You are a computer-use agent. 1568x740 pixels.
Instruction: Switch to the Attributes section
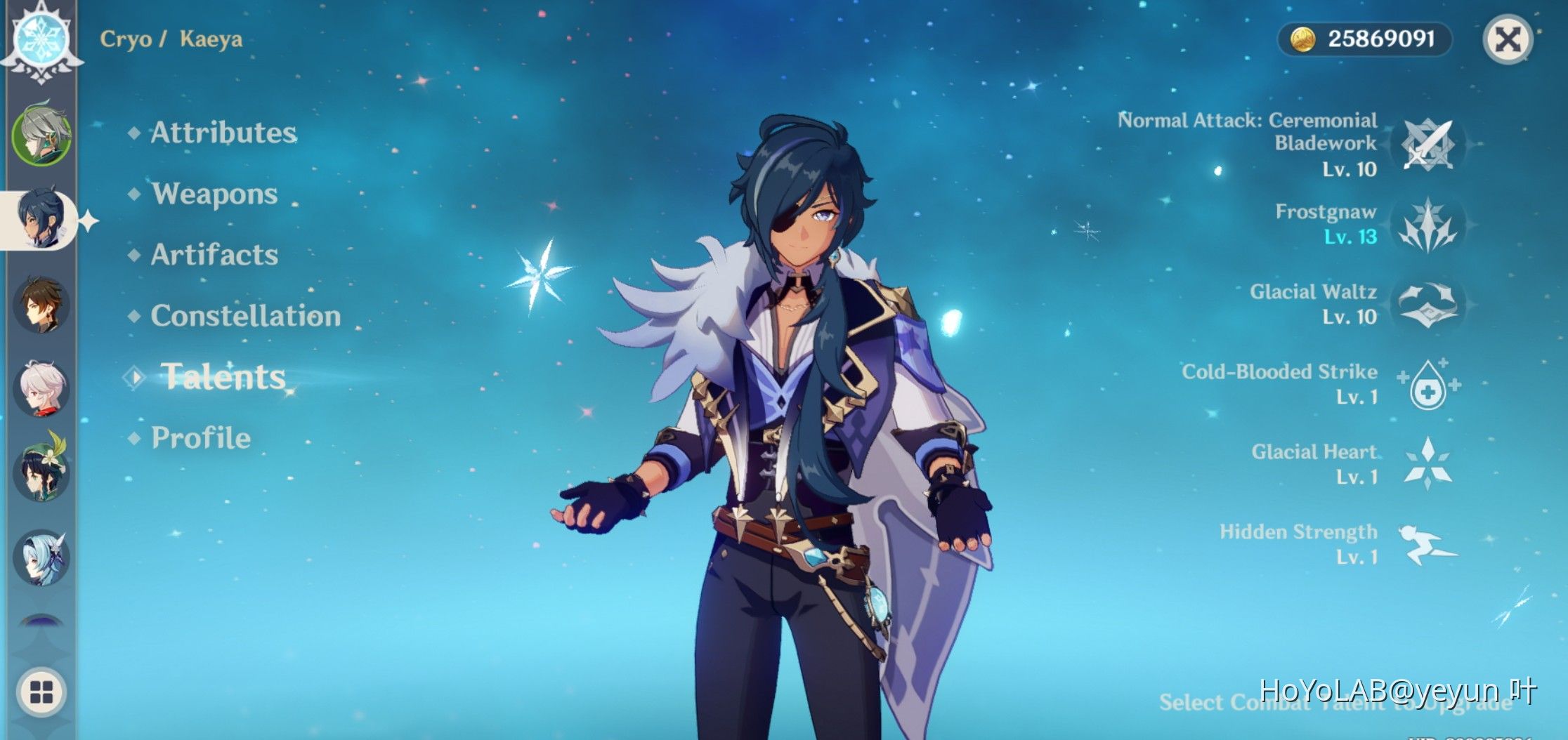225,133
